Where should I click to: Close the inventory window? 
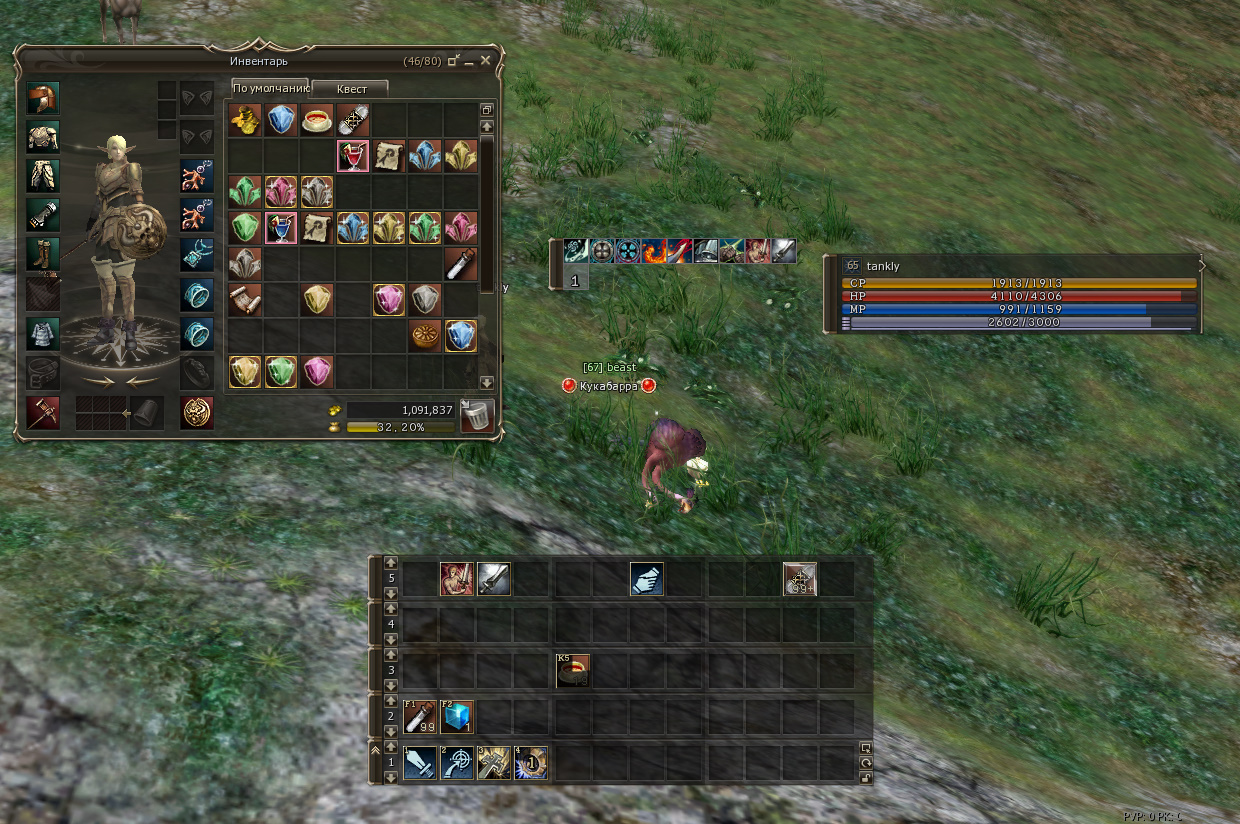tap(486, 61)
